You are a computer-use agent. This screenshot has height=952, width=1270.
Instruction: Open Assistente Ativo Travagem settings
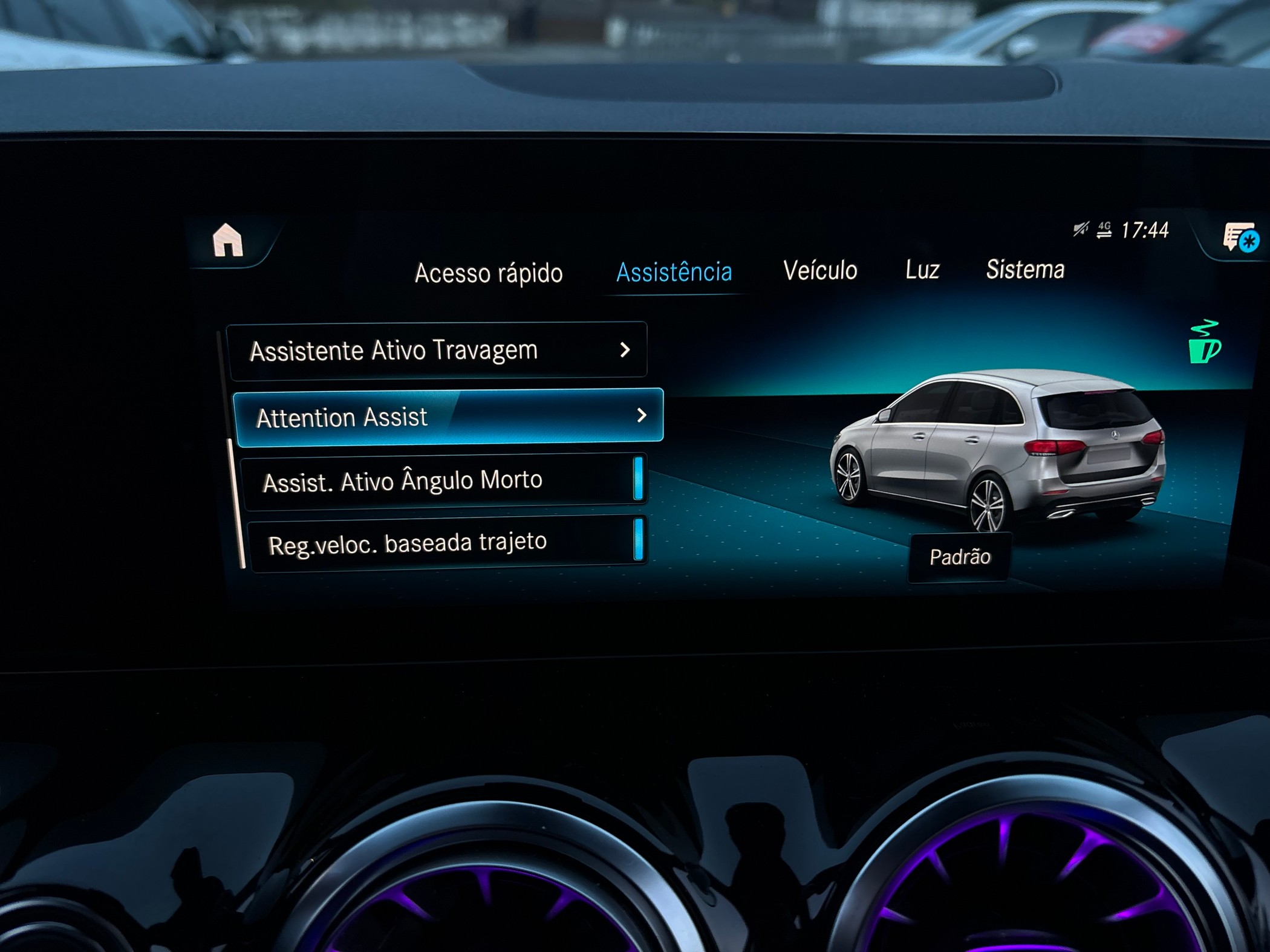pyautogui.click(x=438, y=351)
